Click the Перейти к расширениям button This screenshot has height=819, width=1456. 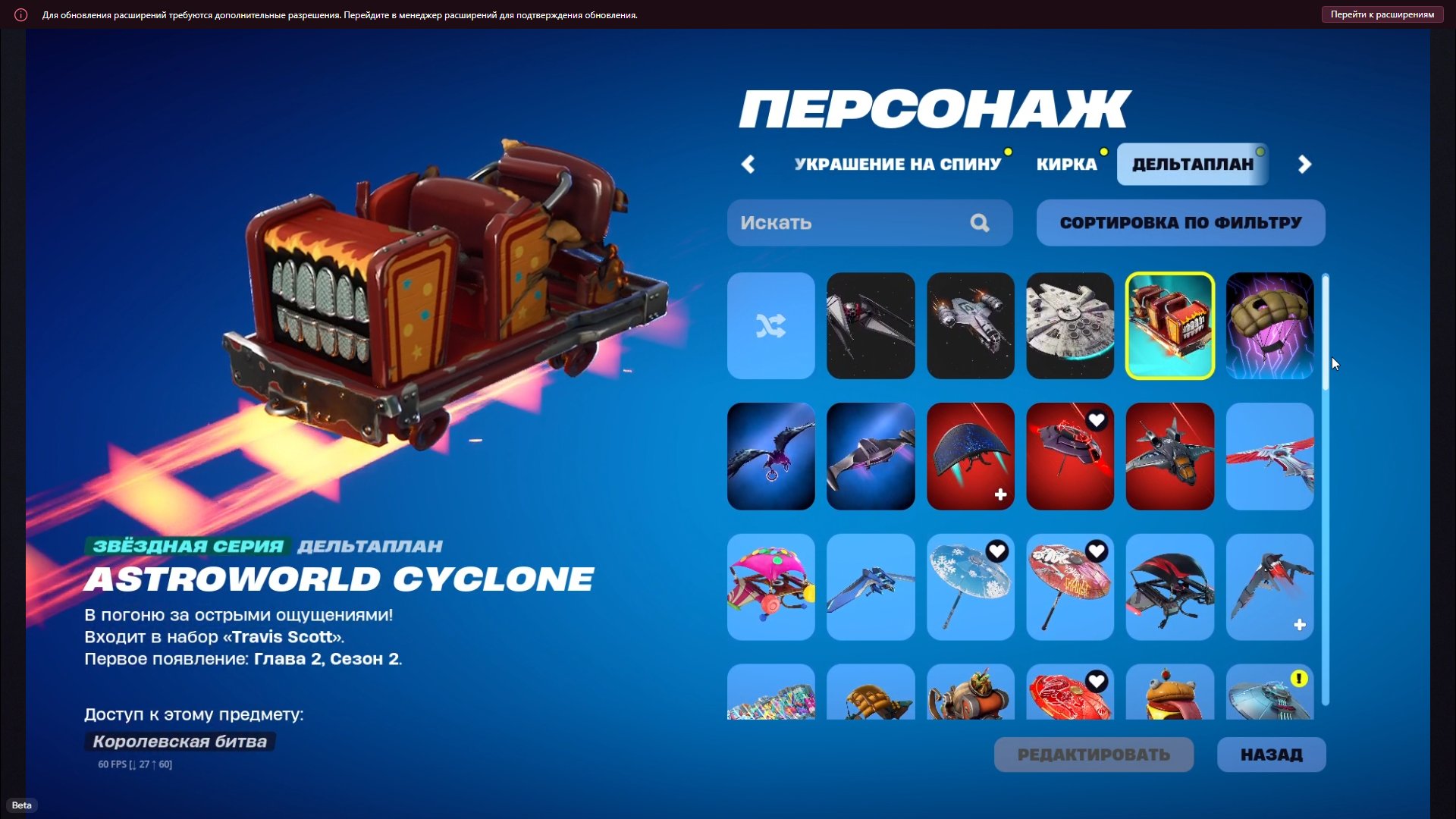pyautogui.click(x=1382, y=14)
